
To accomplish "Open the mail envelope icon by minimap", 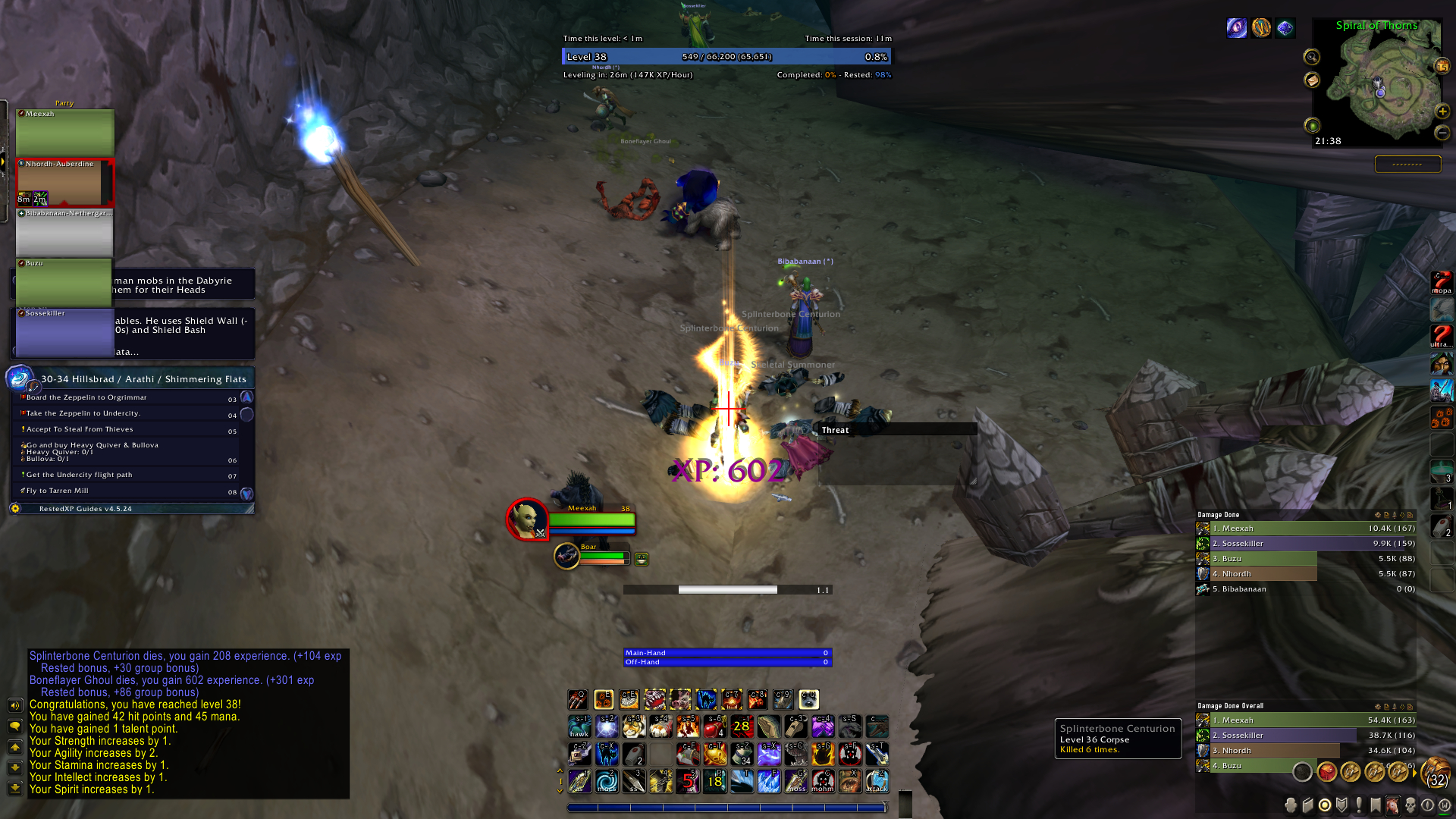I will click(1312, 80).
